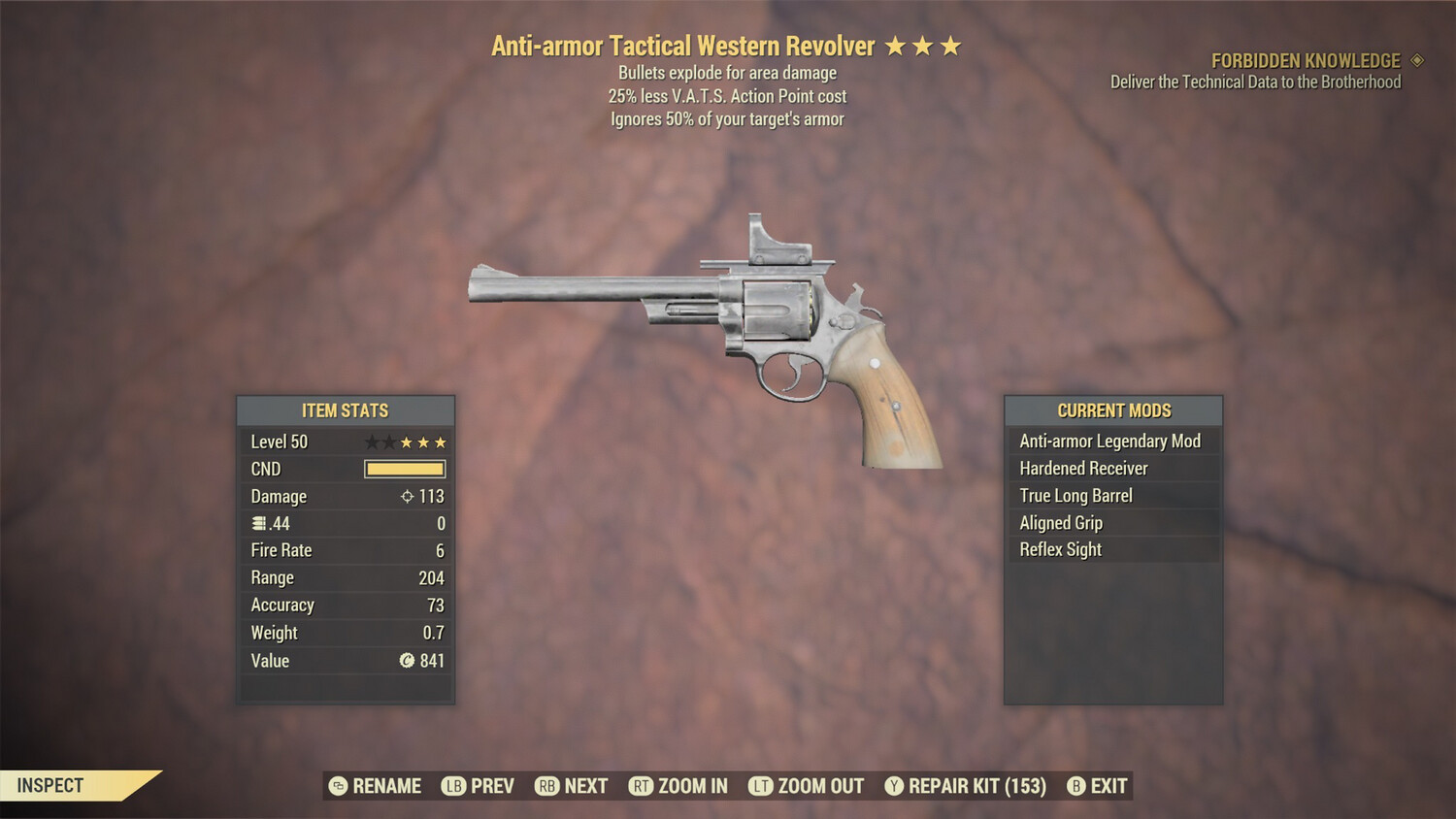Click the caps currency icon next to Value 841
Image resolution: width=1456 pixels, height=819 pixels.
[x=409, y=661]
